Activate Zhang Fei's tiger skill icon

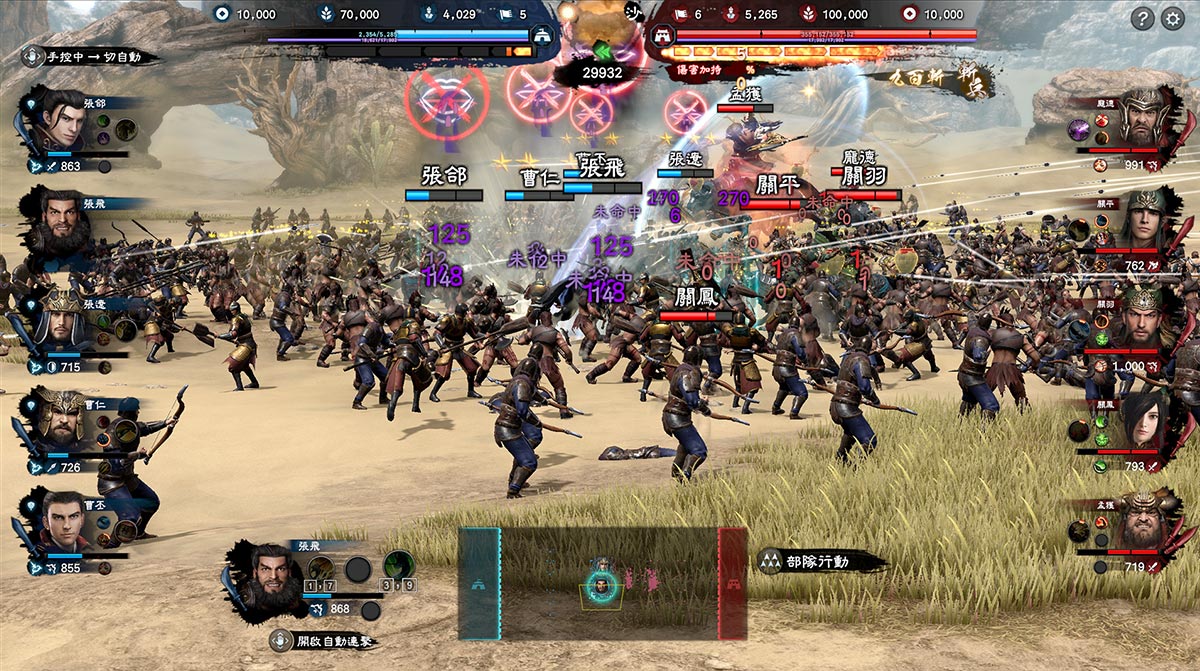321,567
